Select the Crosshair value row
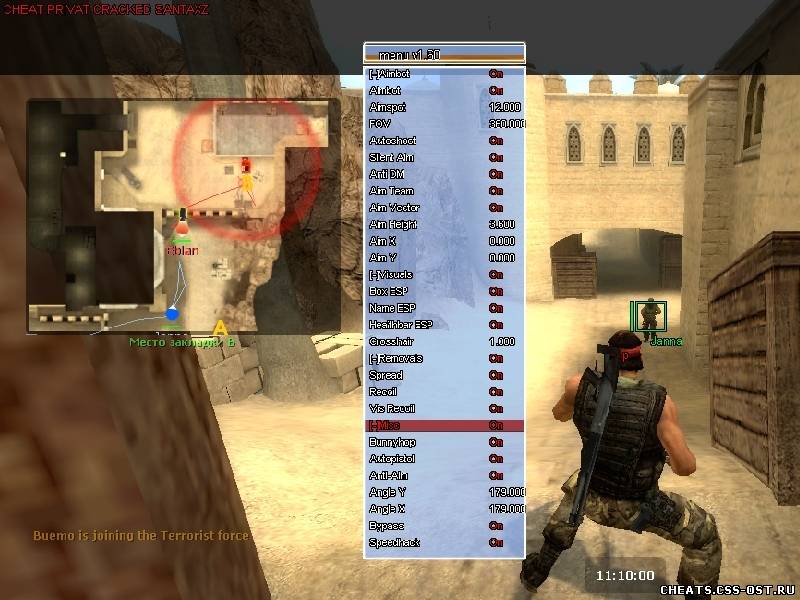This screenshot has width=800, height=600. pos(445,341)
